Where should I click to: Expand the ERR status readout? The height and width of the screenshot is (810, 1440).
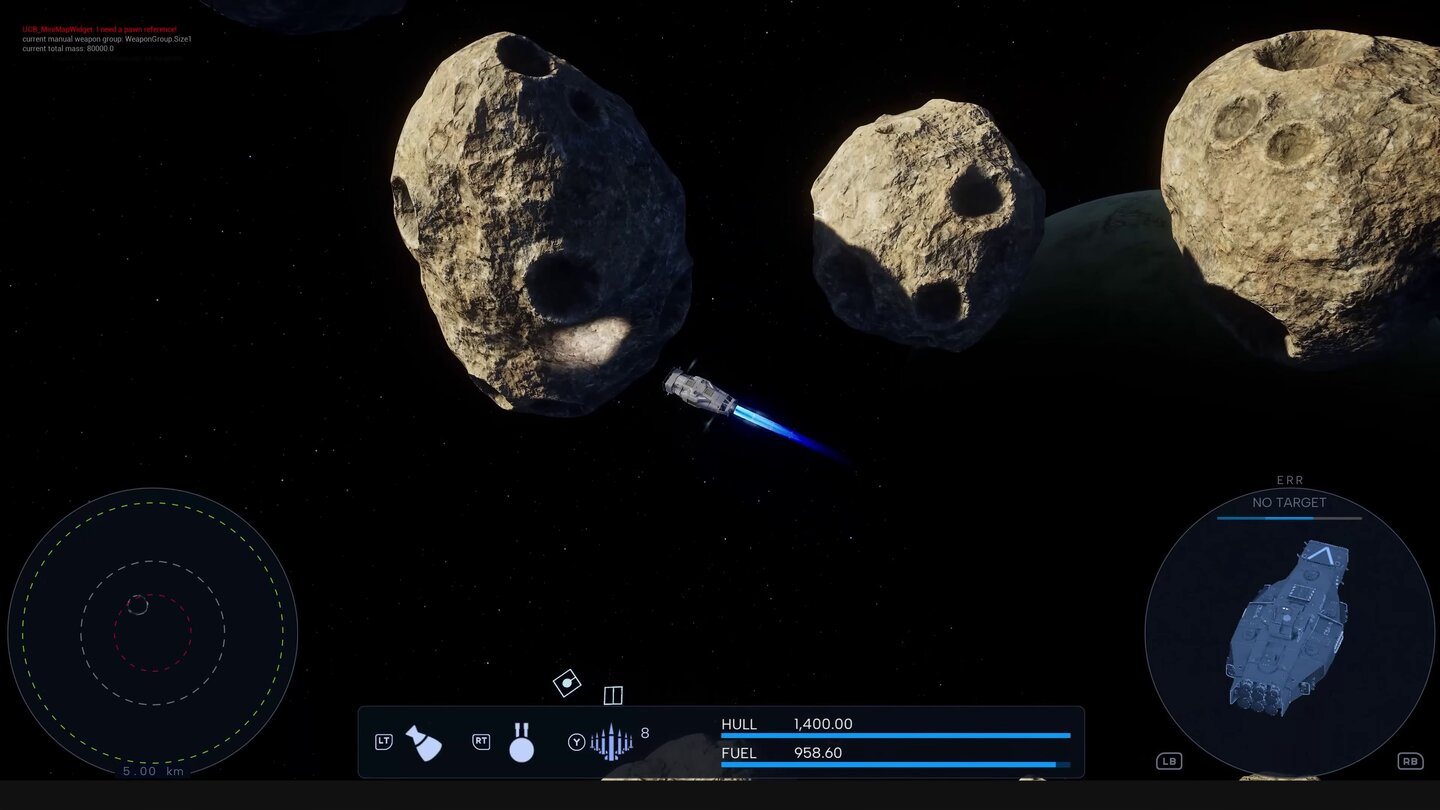pyautogui.click(x=1288, y=480)
